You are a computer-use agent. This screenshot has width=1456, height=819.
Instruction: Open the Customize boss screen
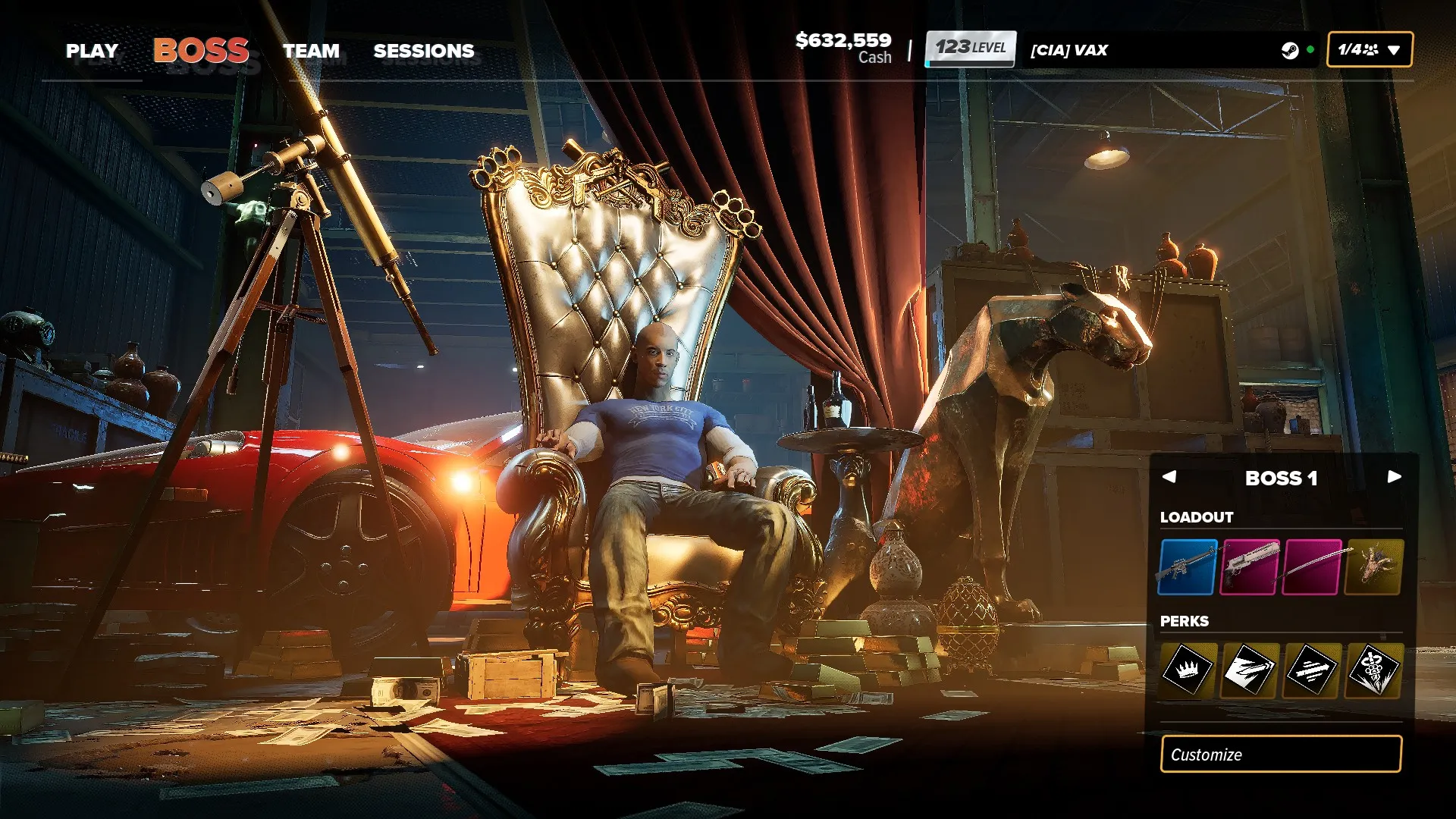(1281, 755)
